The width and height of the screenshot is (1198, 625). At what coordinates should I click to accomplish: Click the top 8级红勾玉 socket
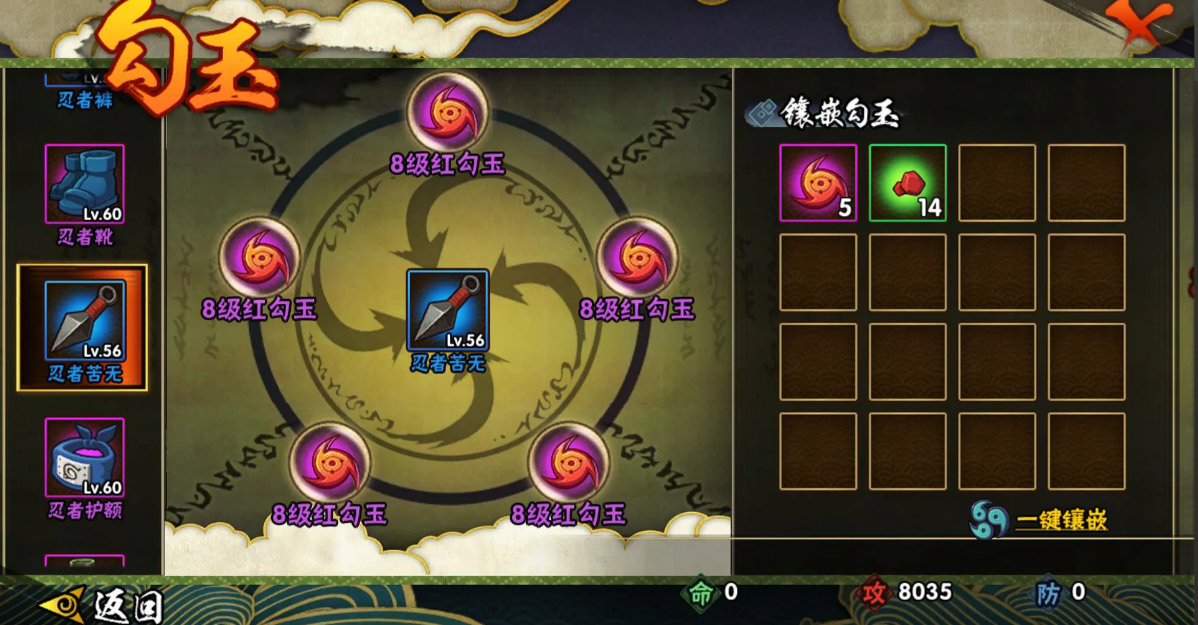pos(448,108)
